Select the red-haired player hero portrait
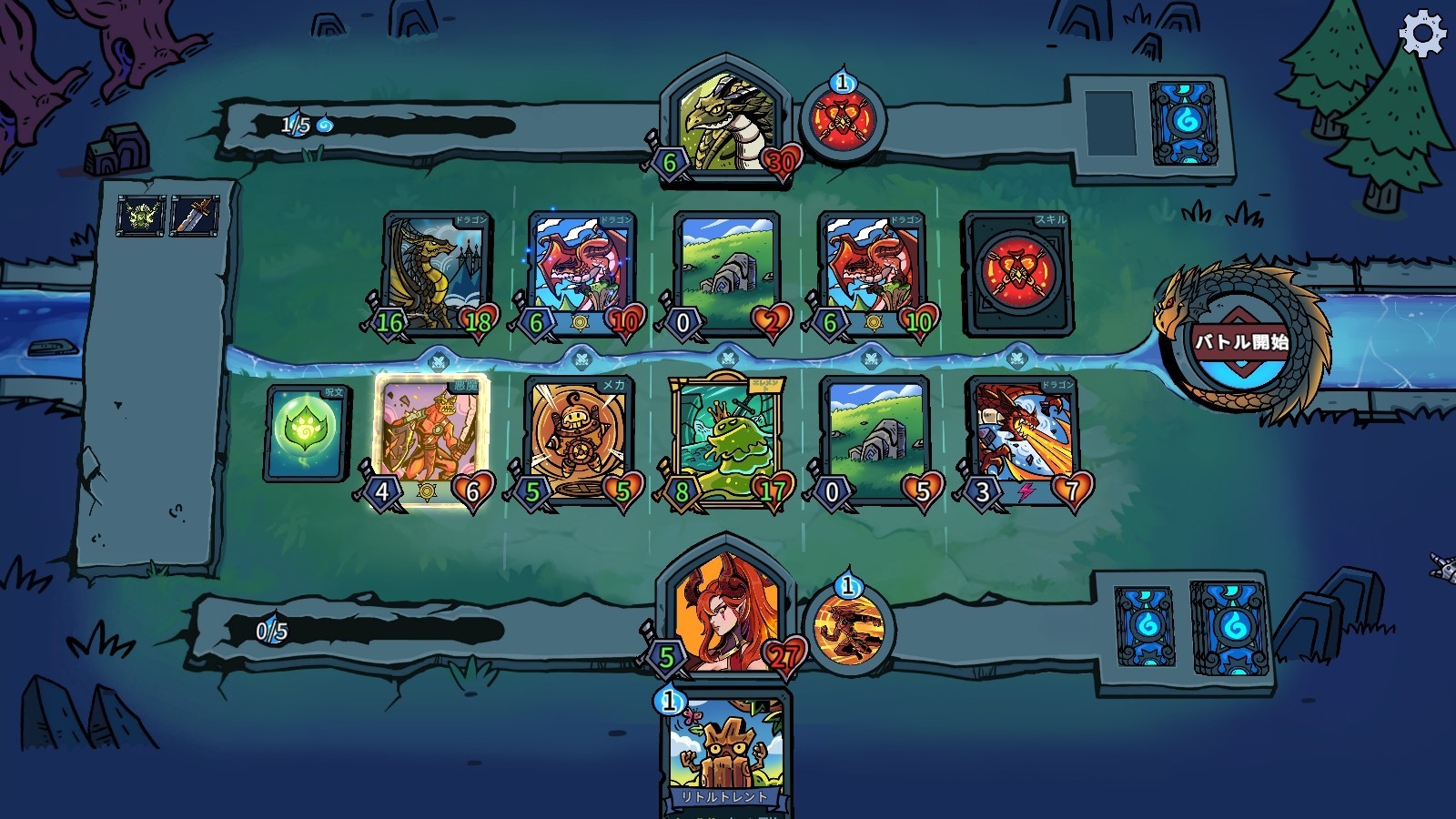The height and width of the screenshot is (819, 1456). point(723,610)
